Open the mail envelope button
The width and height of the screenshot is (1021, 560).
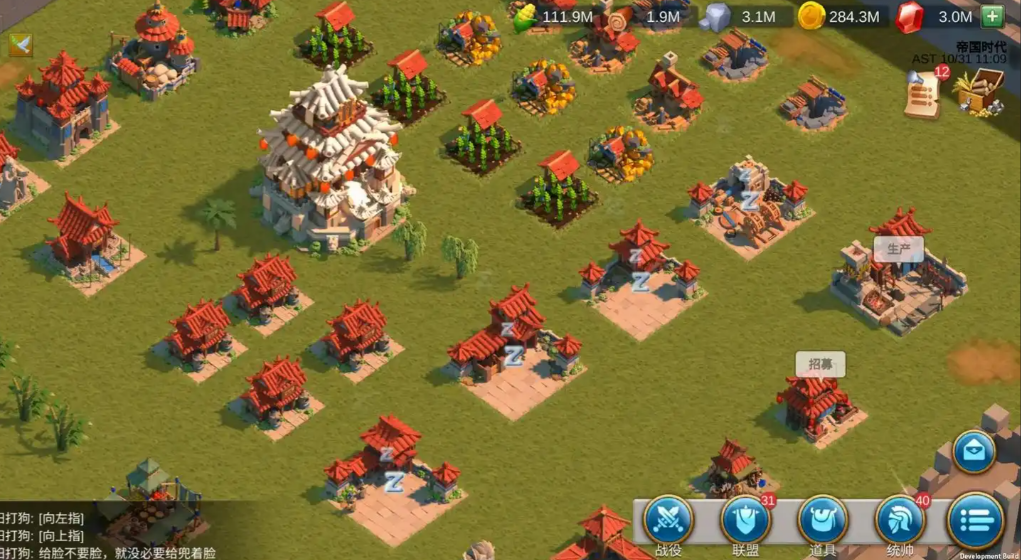pyautogui.click(x=973, y=451)
